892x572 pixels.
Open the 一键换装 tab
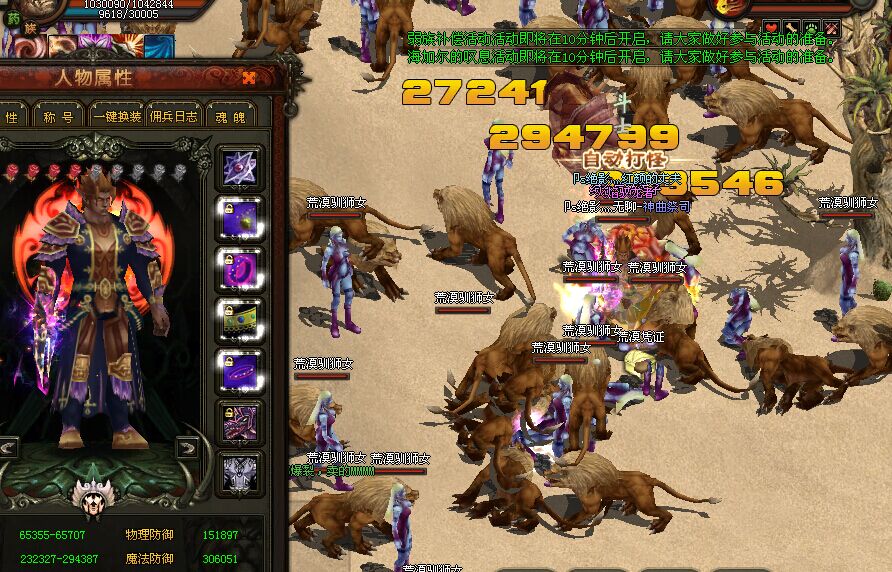117,116
